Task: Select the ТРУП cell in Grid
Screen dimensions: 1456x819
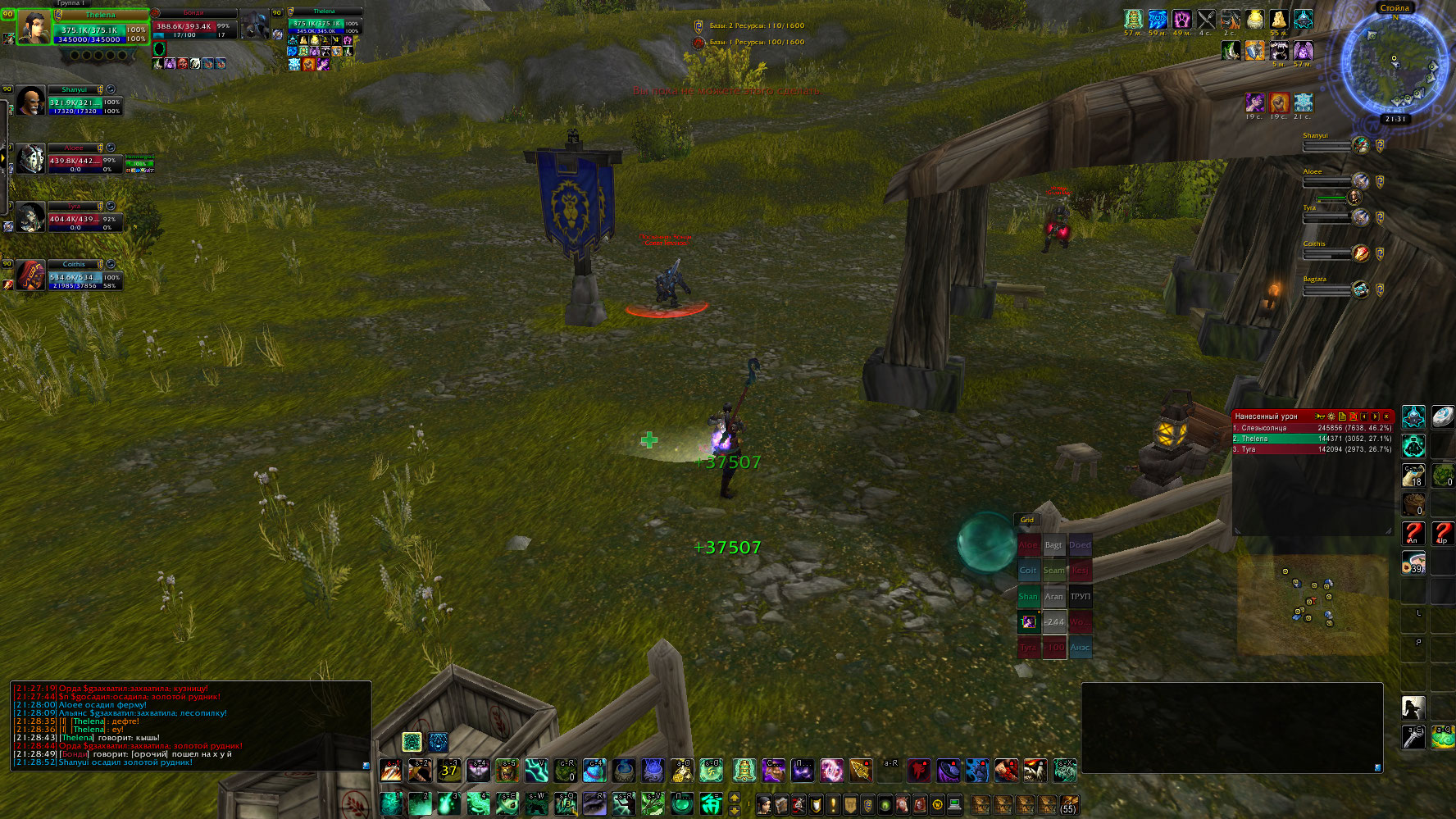Action: [x=1080, y=596]
